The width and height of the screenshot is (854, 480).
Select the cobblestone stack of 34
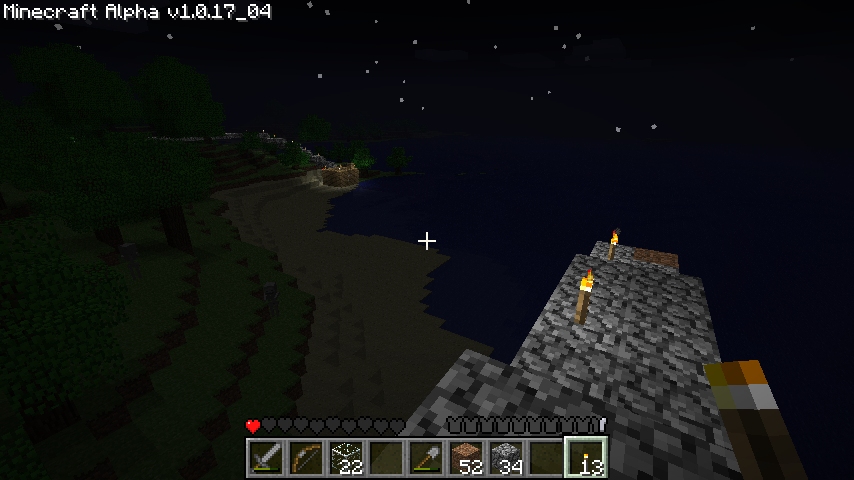pos(506,458)
